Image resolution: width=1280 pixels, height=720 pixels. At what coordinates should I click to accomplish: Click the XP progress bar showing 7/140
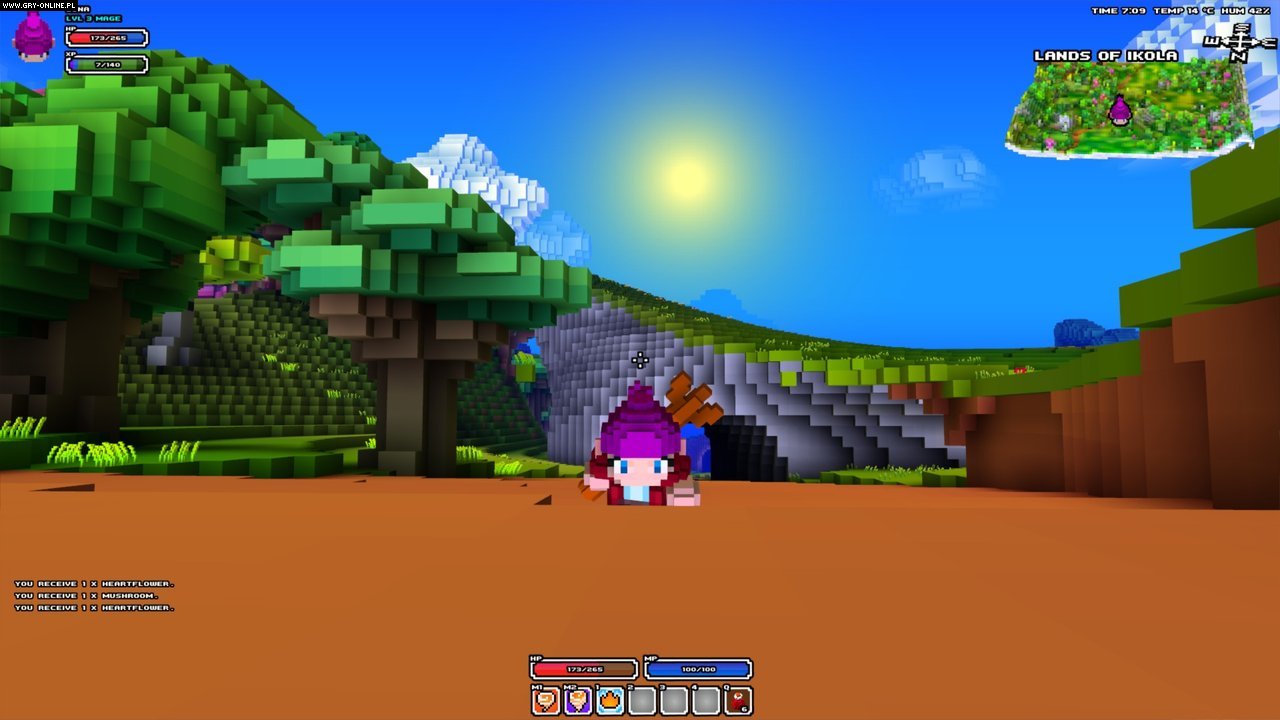tap(105, 63)
